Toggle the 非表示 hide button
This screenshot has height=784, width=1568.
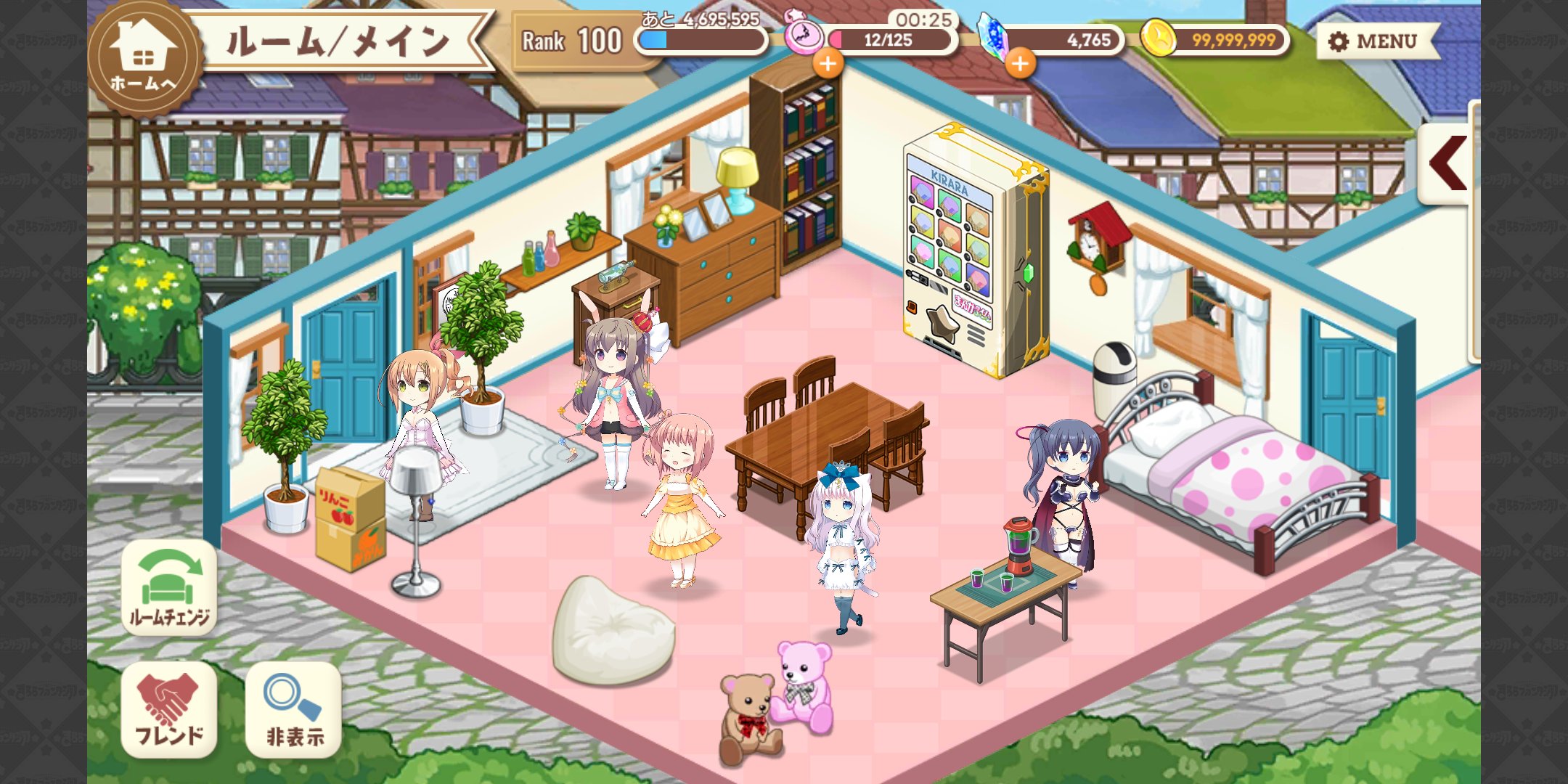coord(294,709)
